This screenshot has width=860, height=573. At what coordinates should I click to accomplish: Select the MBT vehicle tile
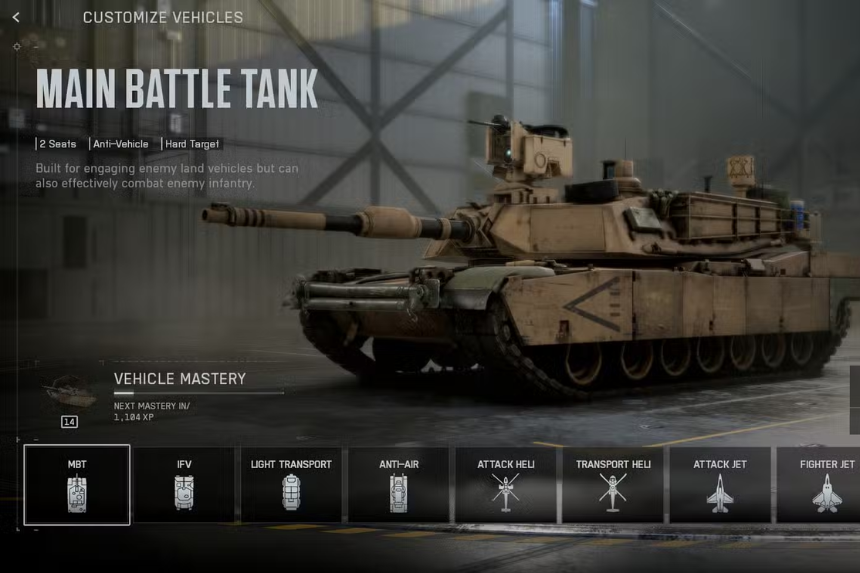click(77, 485)
